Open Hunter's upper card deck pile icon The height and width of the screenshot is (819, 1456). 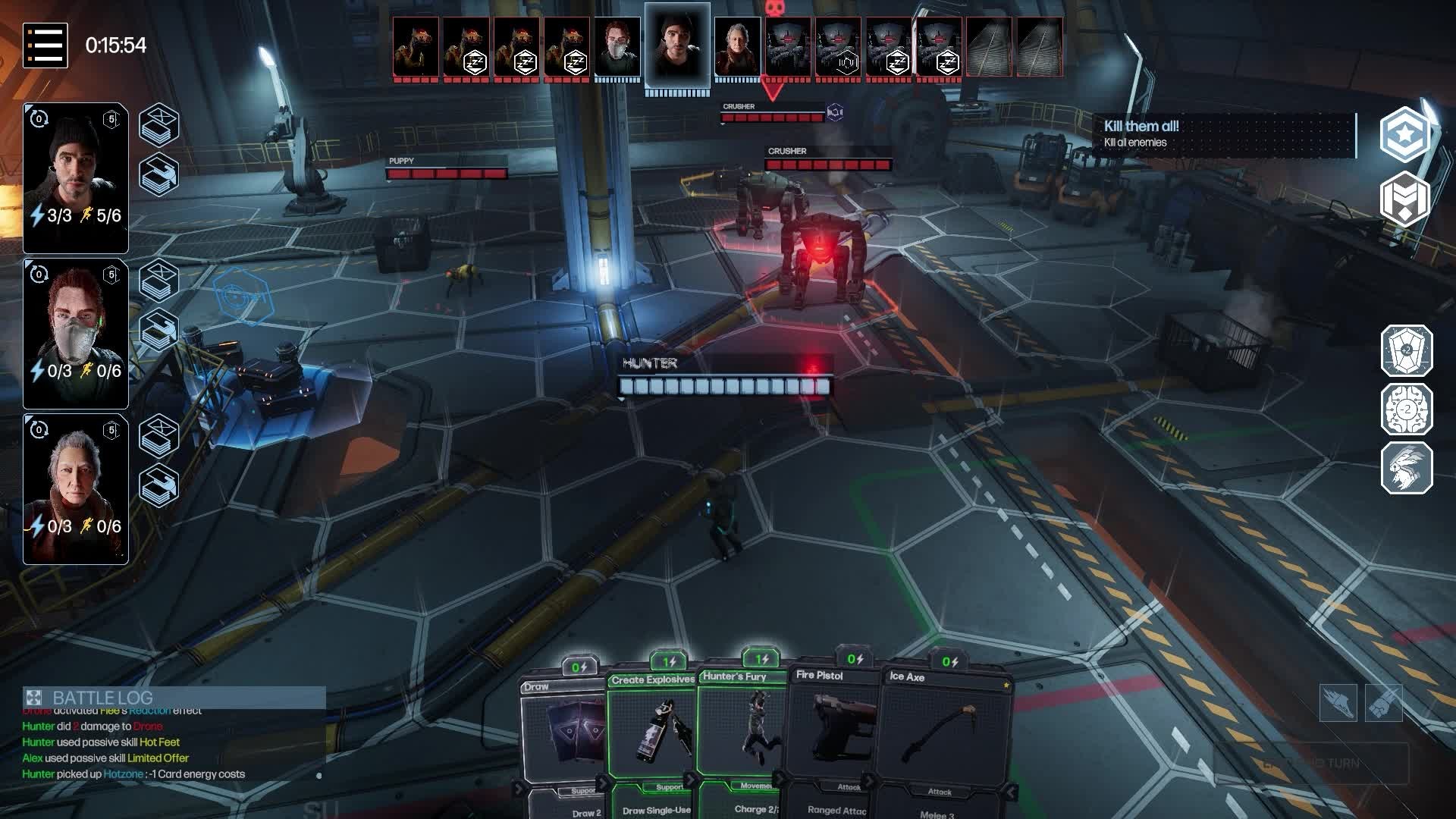click(159, 125)
